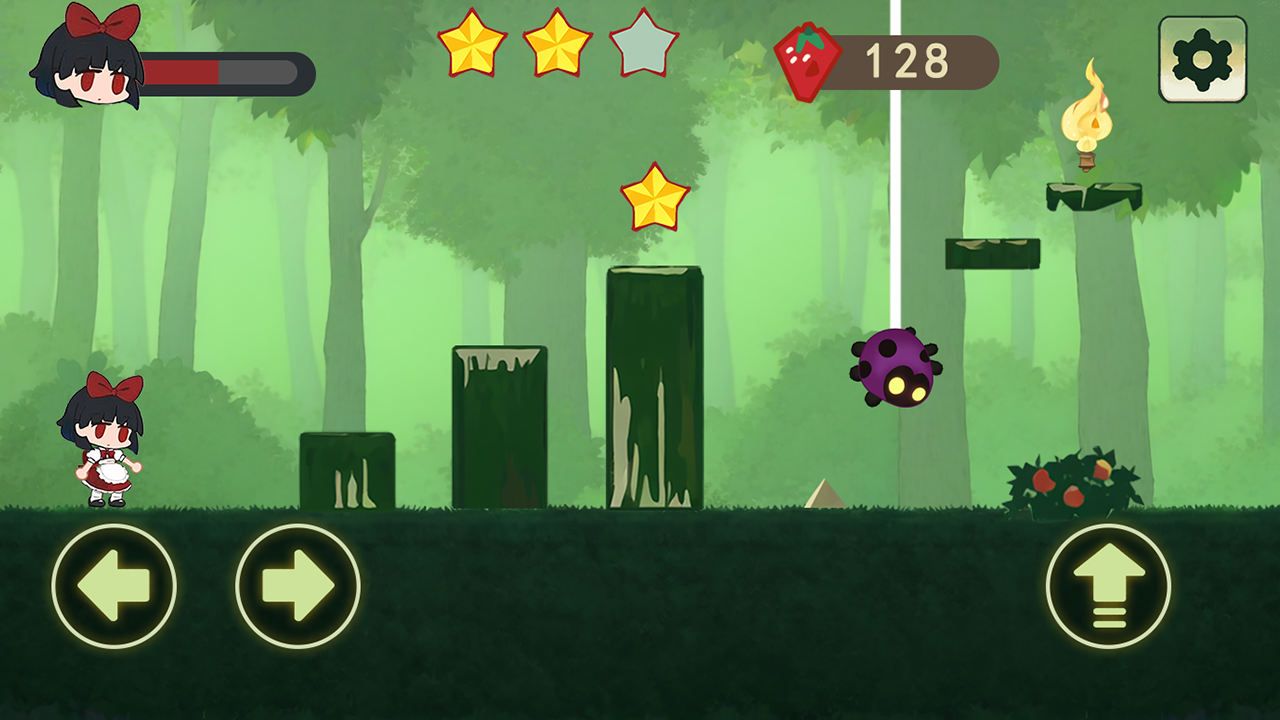The image size is (1280, 720).
Task: Tap the floating star collectible above the pillar
Action: coord(655,197)
